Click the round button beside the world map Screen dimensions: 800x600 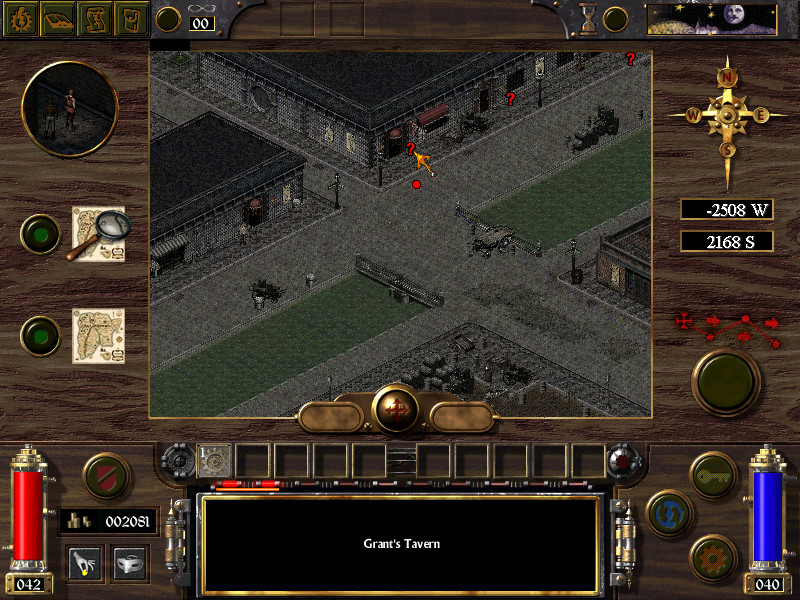coord(41,335)
